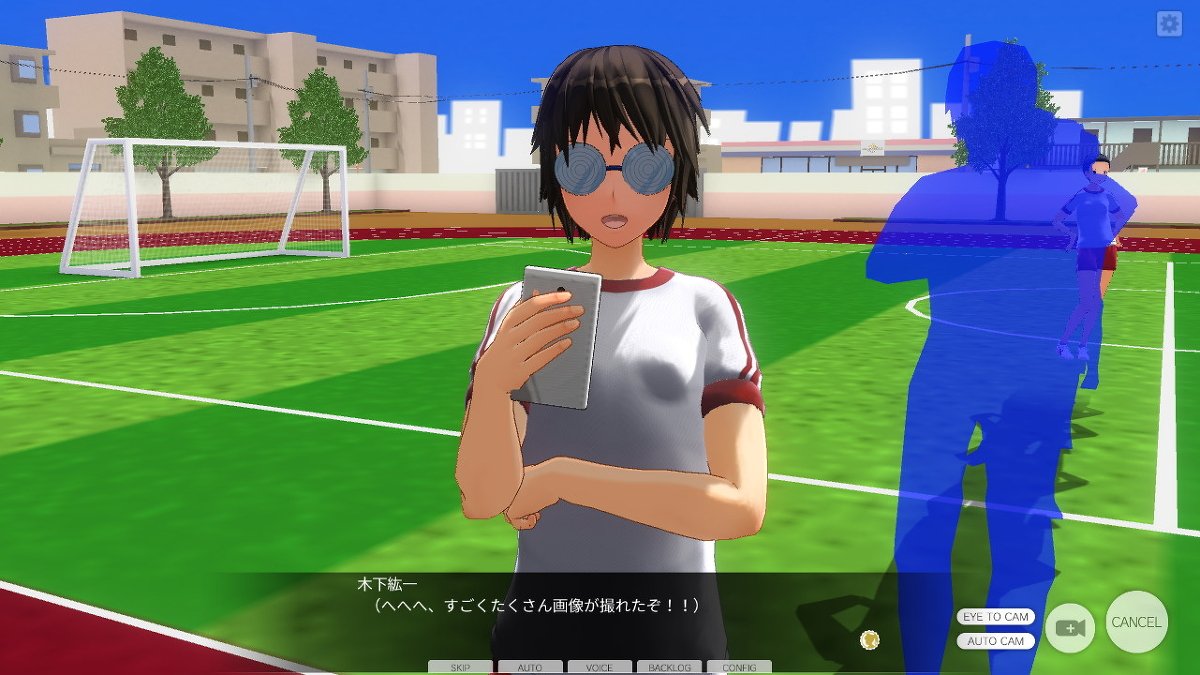This screenshot has height=675, width=1200.
Task: Enable AUTO text advance
Action: 530,667
